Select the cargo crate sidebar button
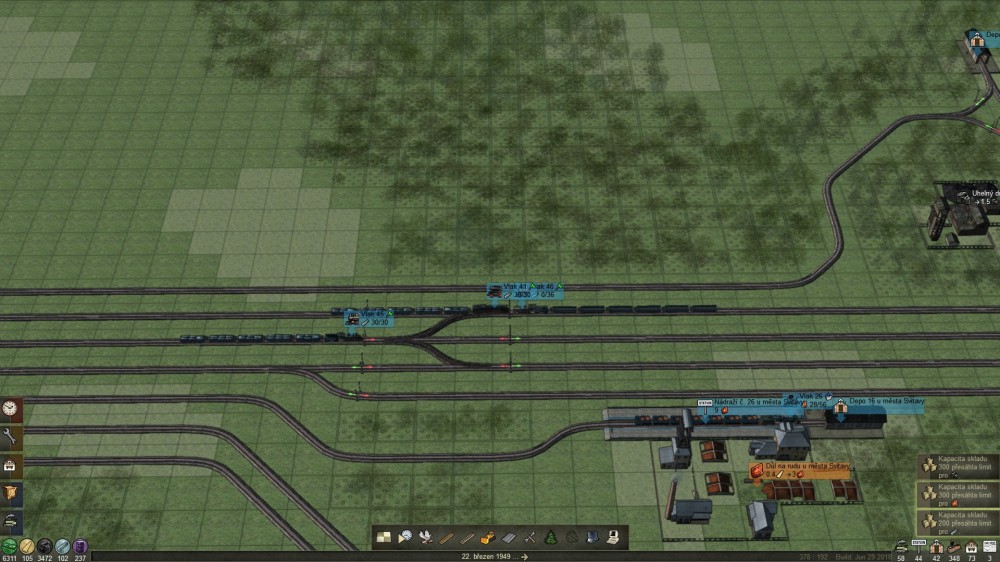1000x562 pixels. tap(11, 493)
